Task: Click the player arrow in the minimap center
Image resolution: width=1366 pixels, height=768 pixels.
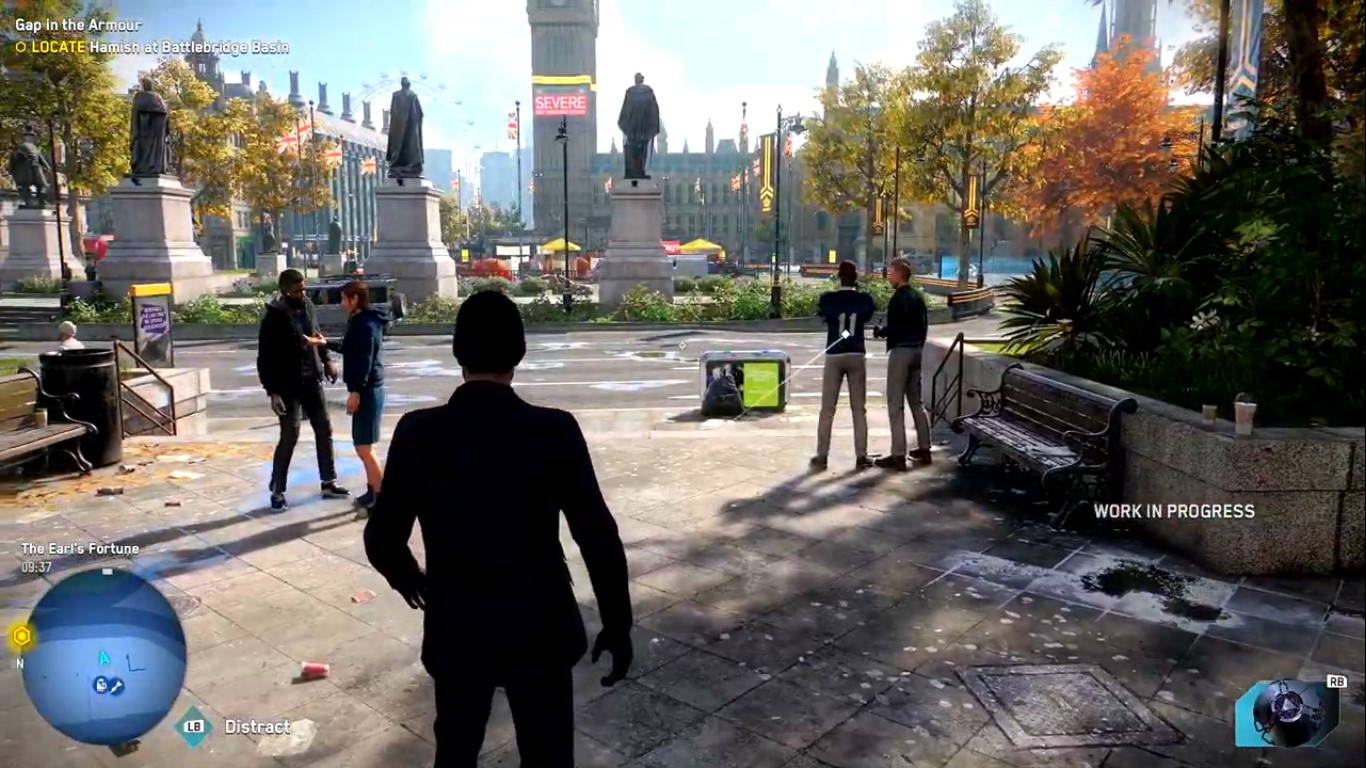Action: click(x=103, y=657)
